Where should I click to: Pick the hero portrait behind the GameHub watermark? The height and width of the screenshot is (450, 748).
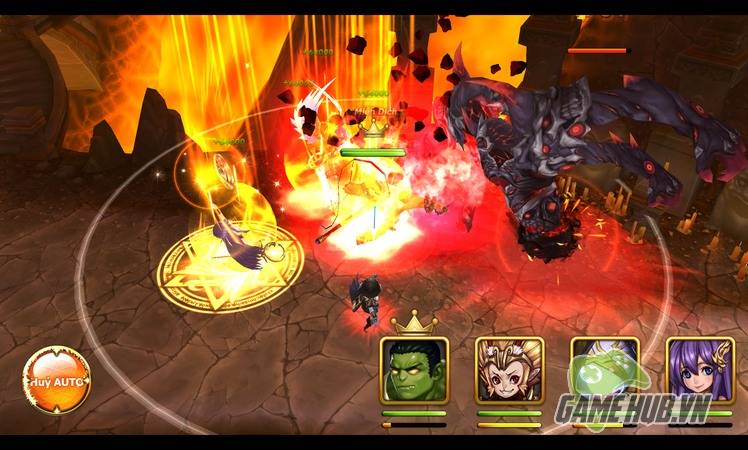point(604,370)
